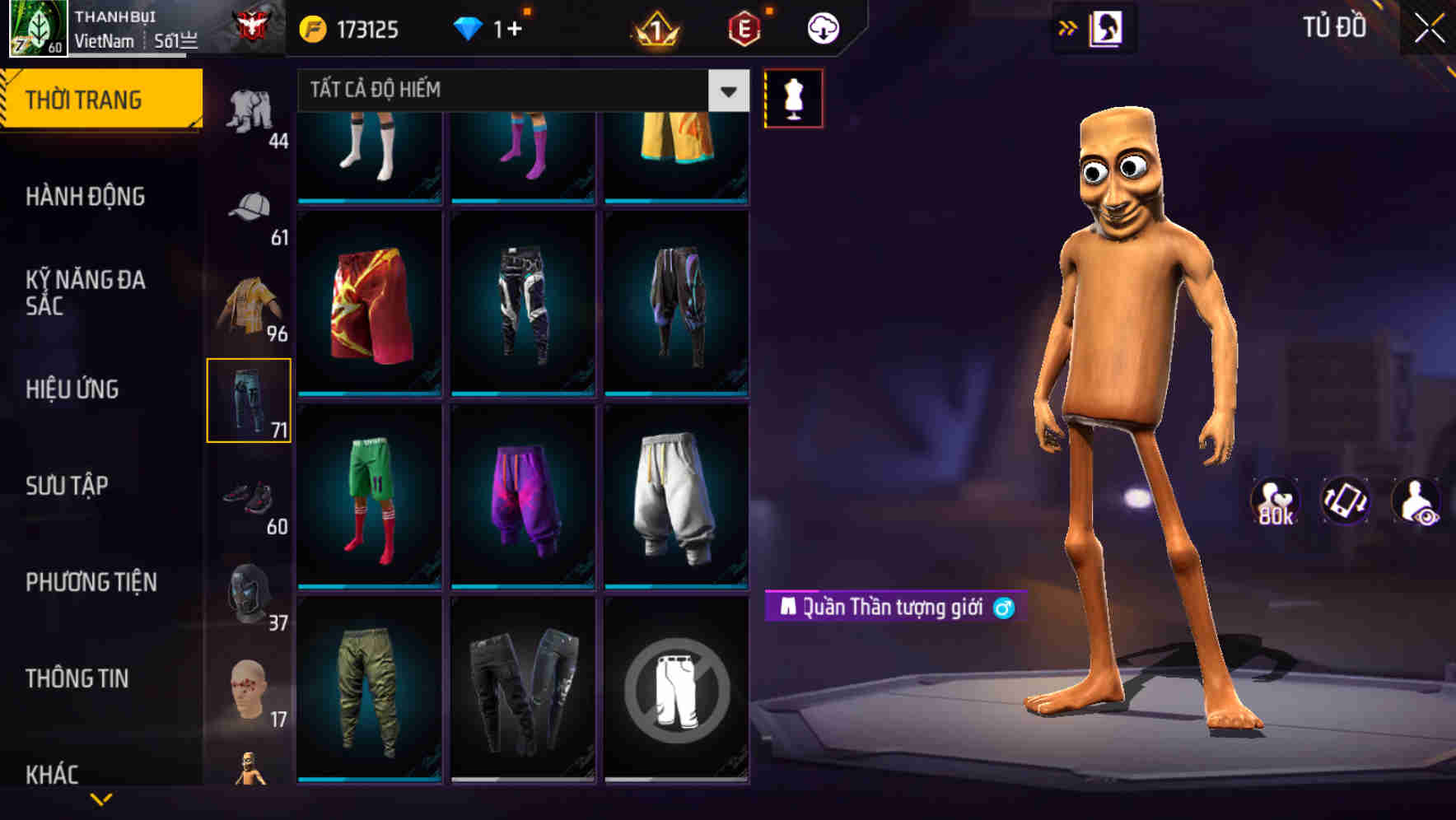Select the mannequin preview icon
The height and width of the screenshot is (820, 1456).
(x=793, y=97)
